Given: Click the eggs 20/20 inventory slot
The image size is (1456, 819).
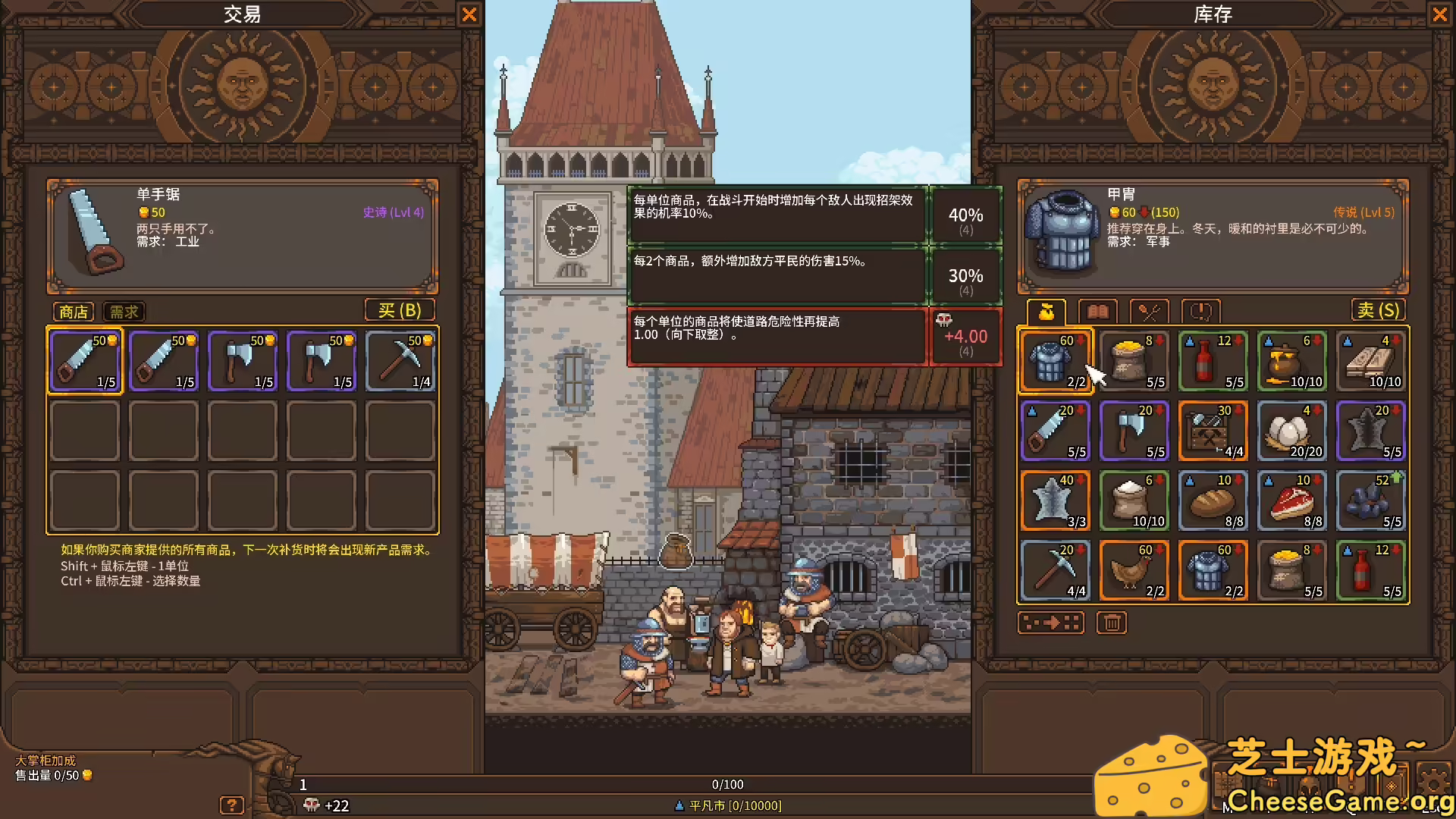Looking at the screenshot, I should tap(1291, 431).
